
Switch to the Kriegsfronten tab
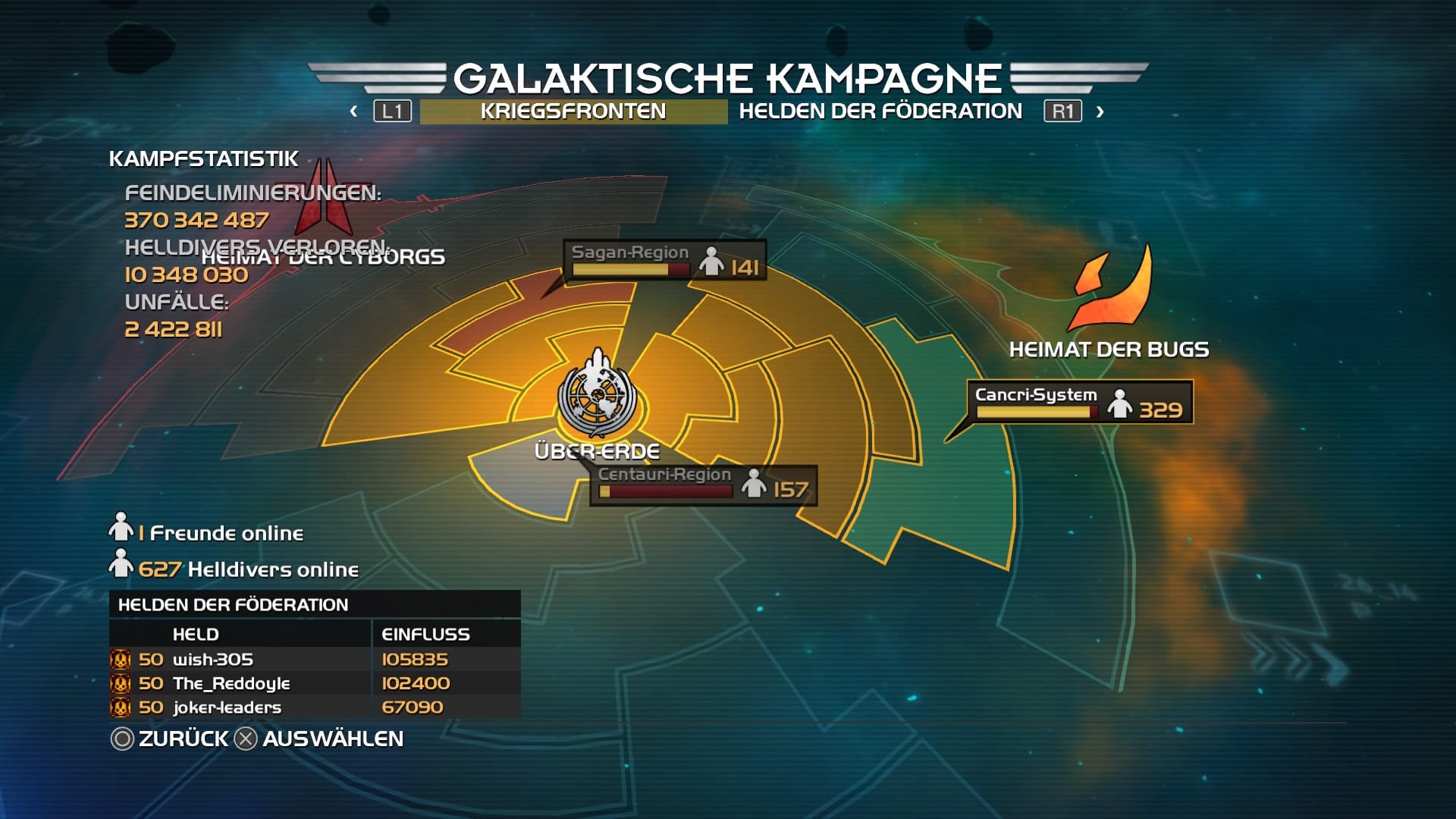point(572,110)
